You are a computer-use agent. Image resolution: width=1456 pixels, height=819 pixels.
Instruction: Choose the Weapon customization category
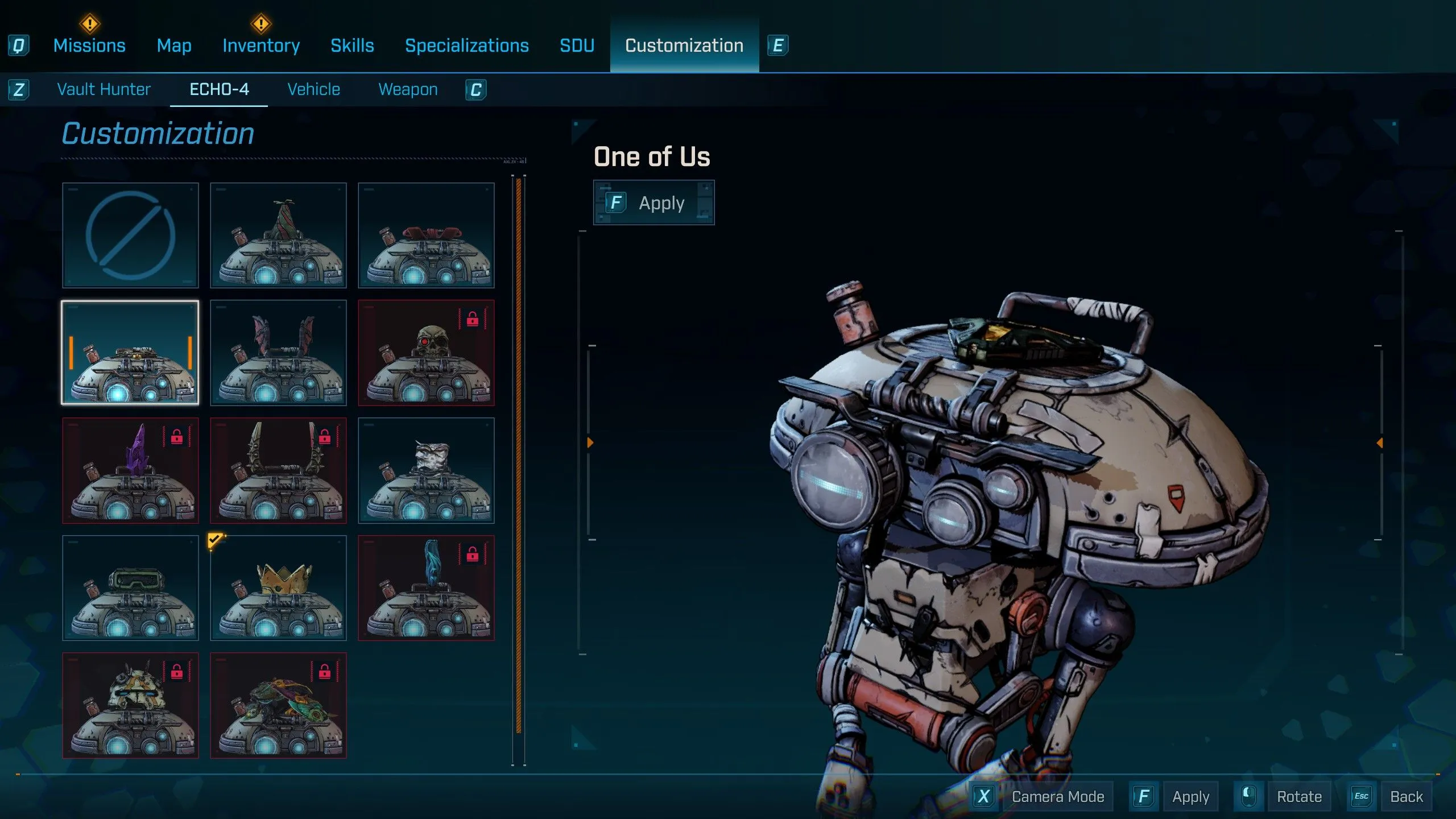point(408,89)
